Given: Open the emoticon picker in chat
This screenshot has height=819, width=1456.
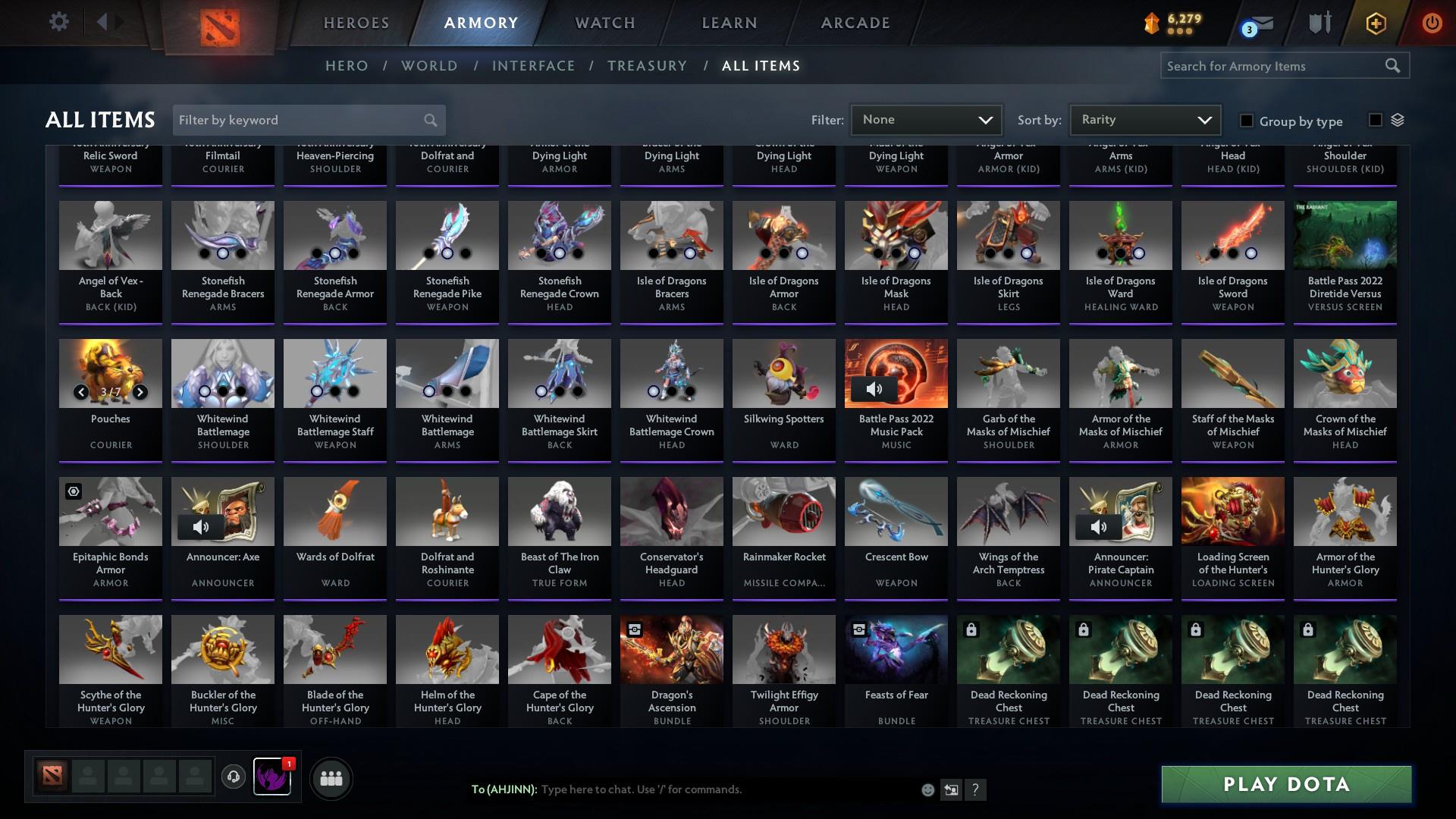Looking at the screenshot, I should coord(927,789).
